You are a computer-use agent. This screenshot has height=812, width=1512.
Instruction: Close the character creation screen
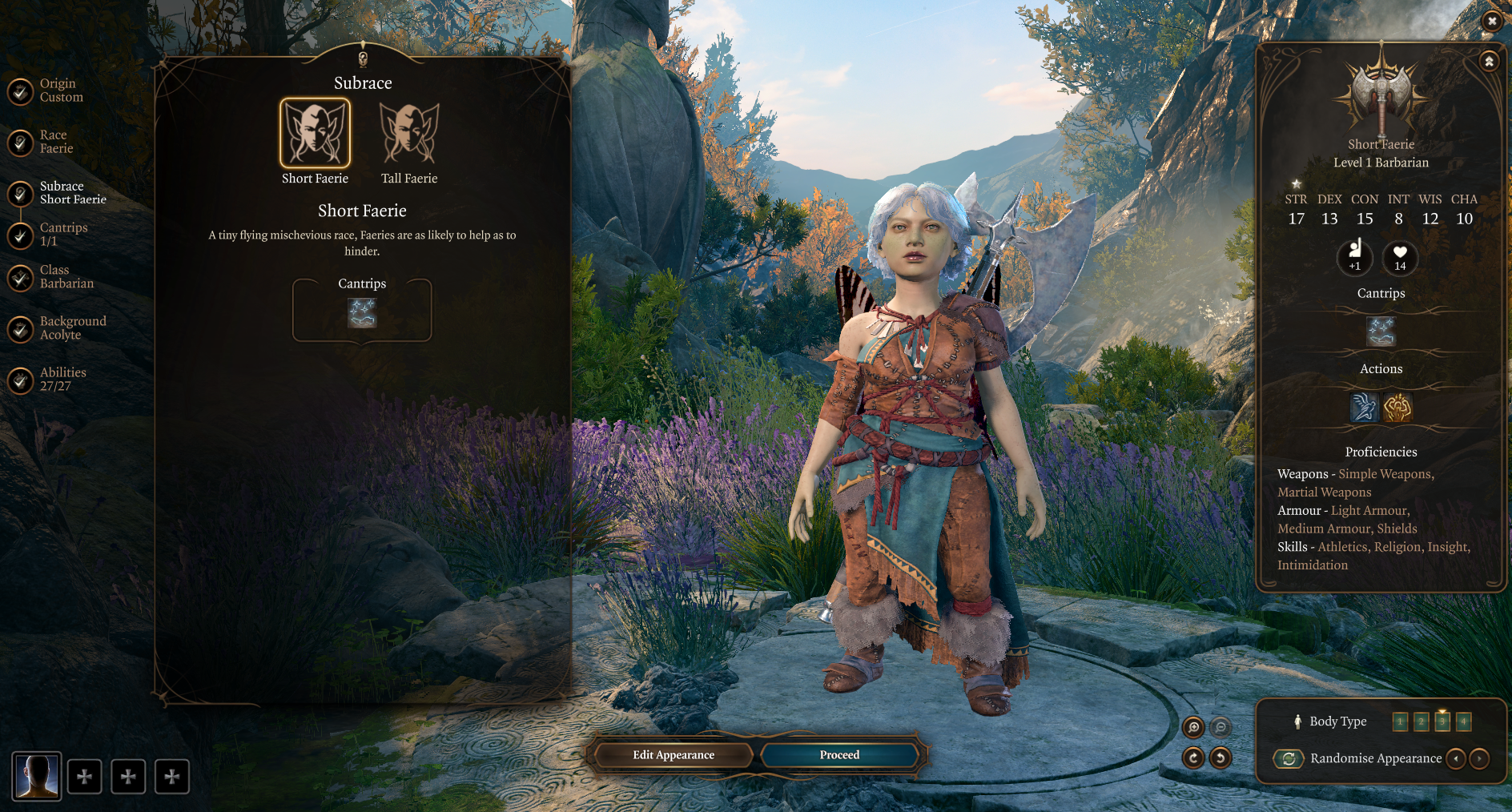(1491, 22)
